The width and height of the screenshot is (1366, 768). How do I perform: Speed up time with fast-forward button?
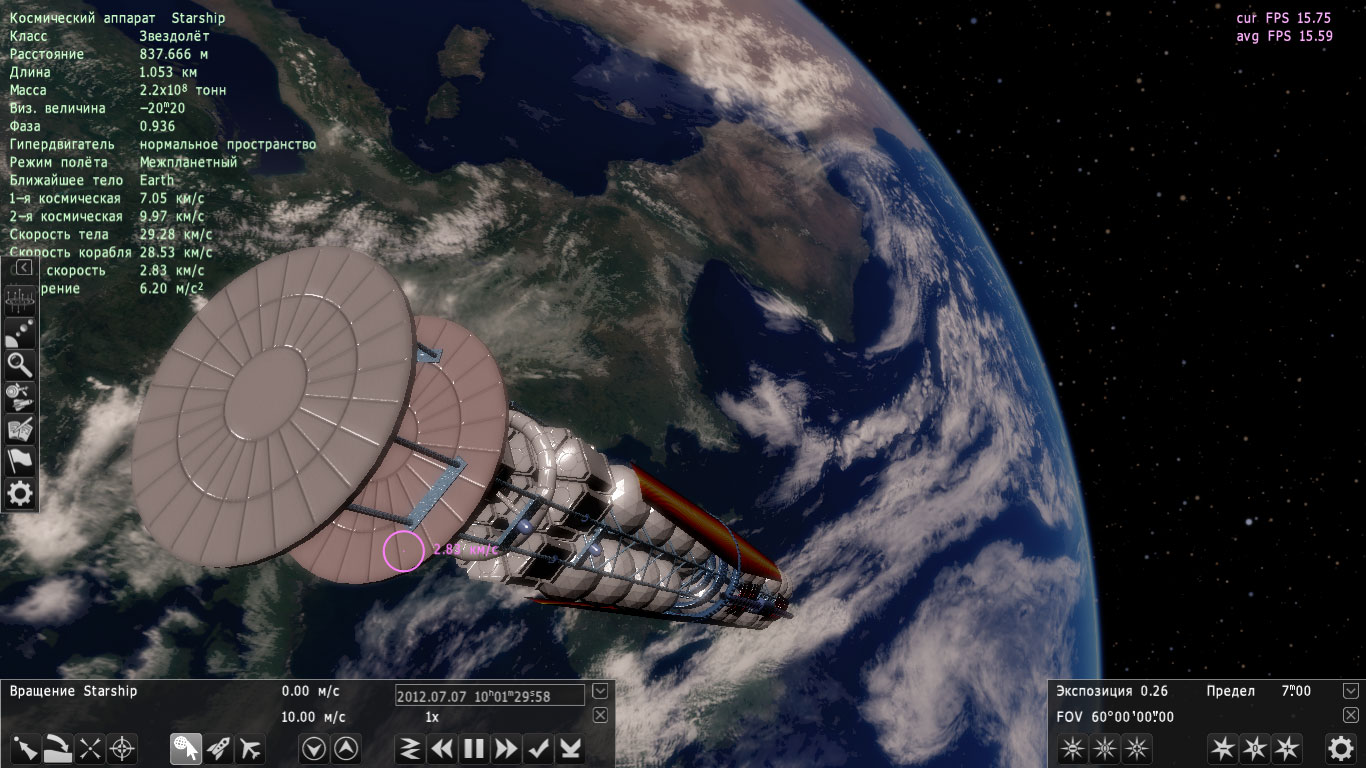[507, 748]
